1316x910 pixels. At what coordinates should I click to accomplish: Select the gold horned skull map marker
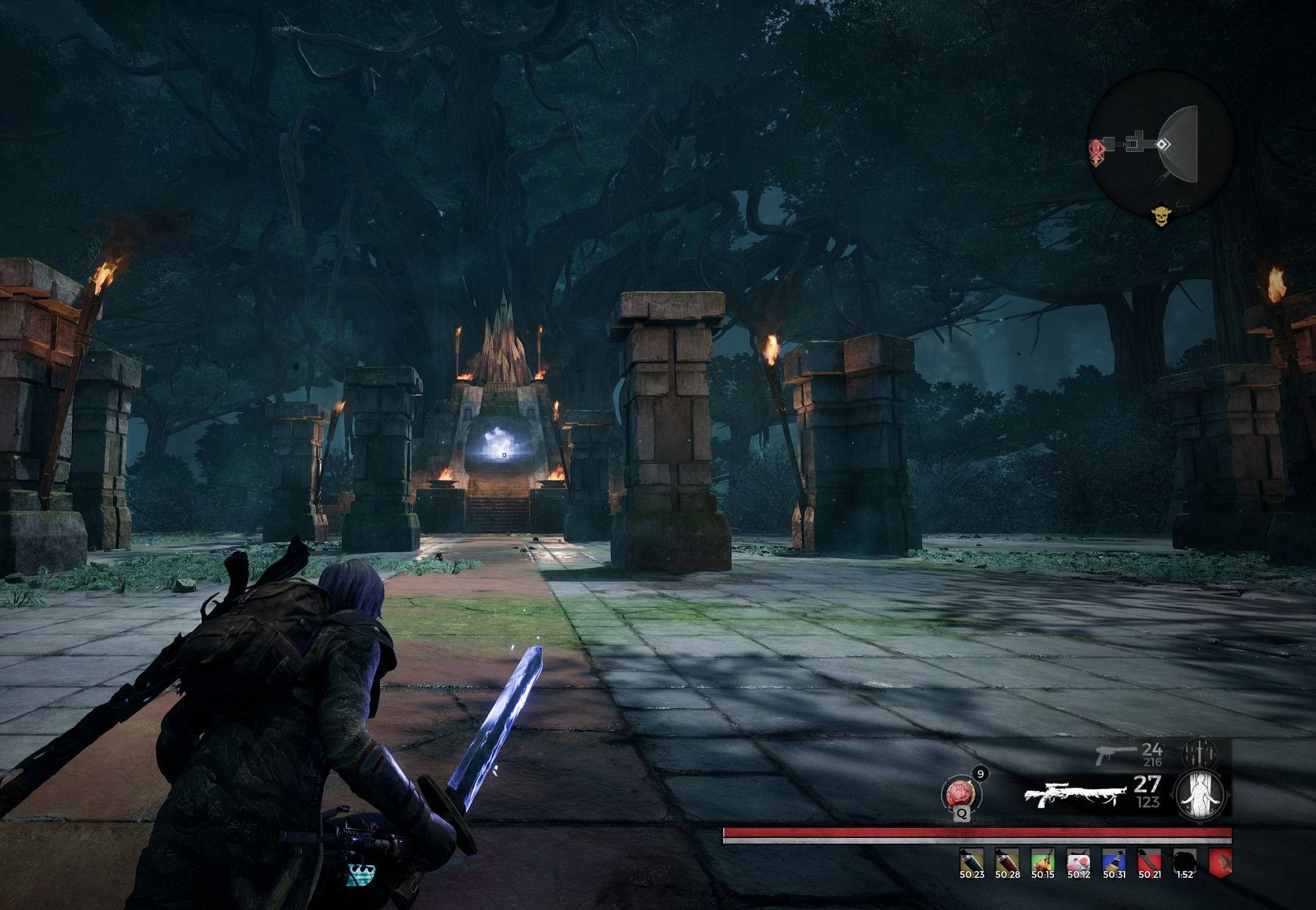pos(1160,216)
